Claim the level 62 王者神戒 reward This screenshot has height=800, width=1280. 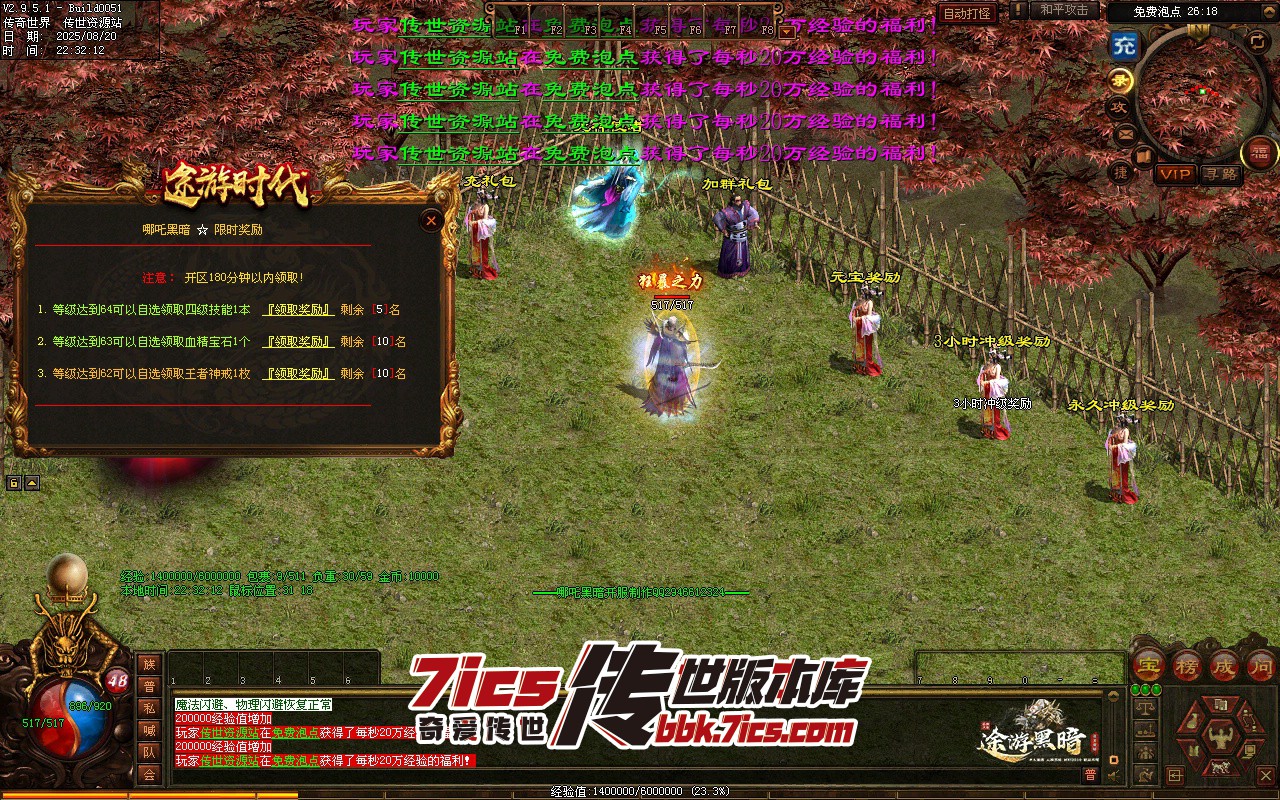[298, 374]
